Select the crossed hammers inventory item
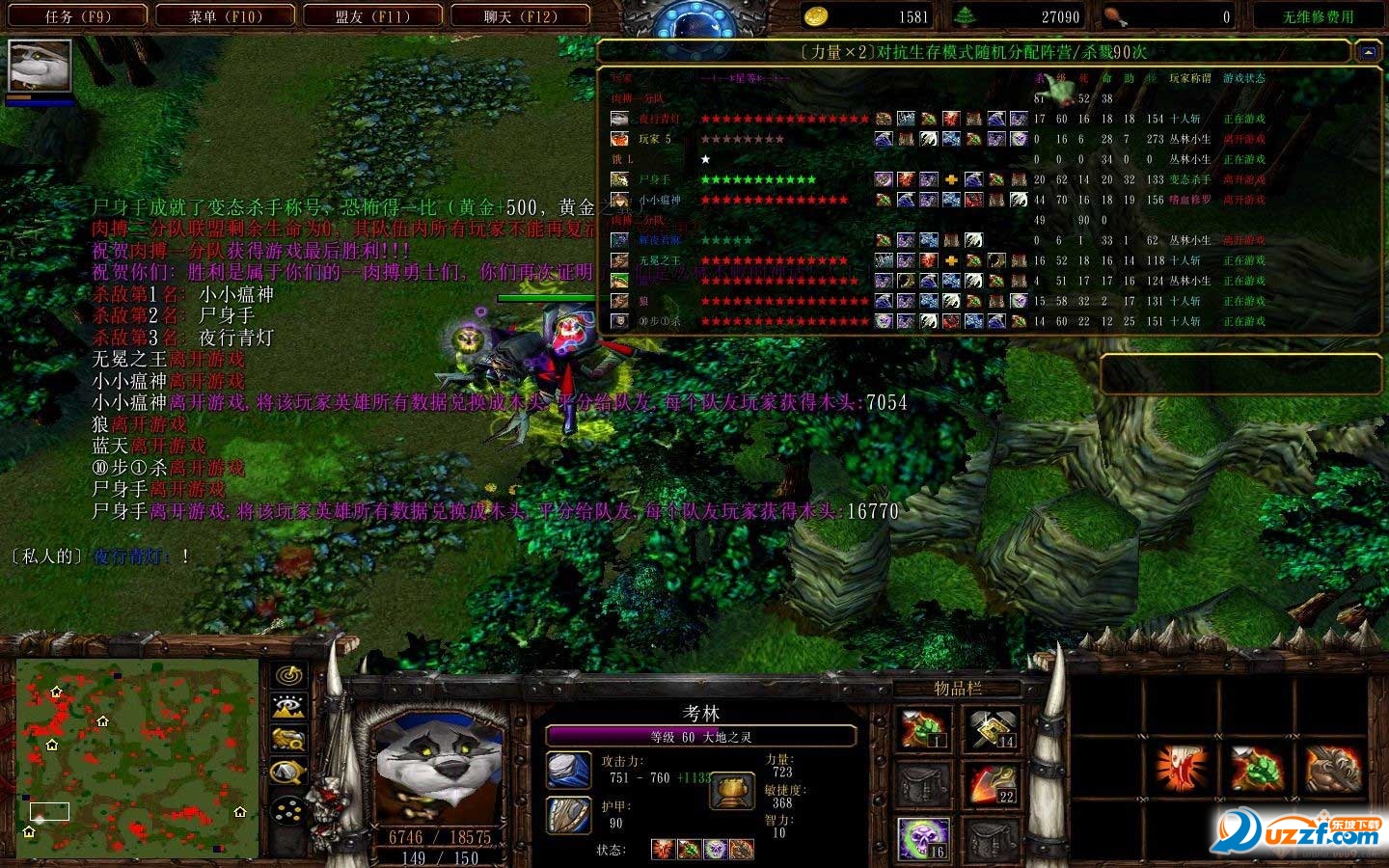Viewport: 1389px width, 868px height. click(990, 729)
